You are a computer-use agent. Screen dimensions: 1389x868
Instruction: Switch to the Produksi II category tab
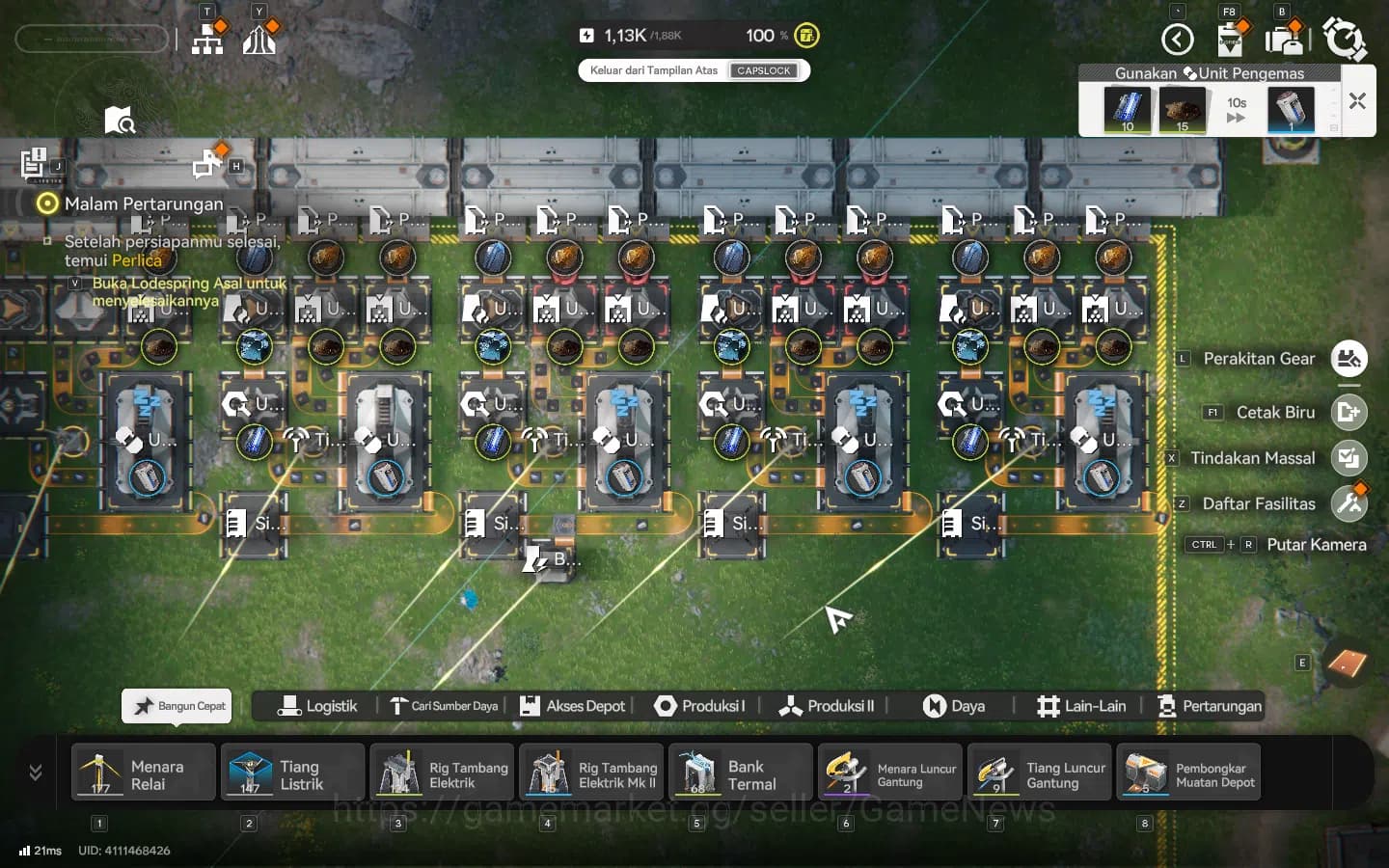click(826, 706)
